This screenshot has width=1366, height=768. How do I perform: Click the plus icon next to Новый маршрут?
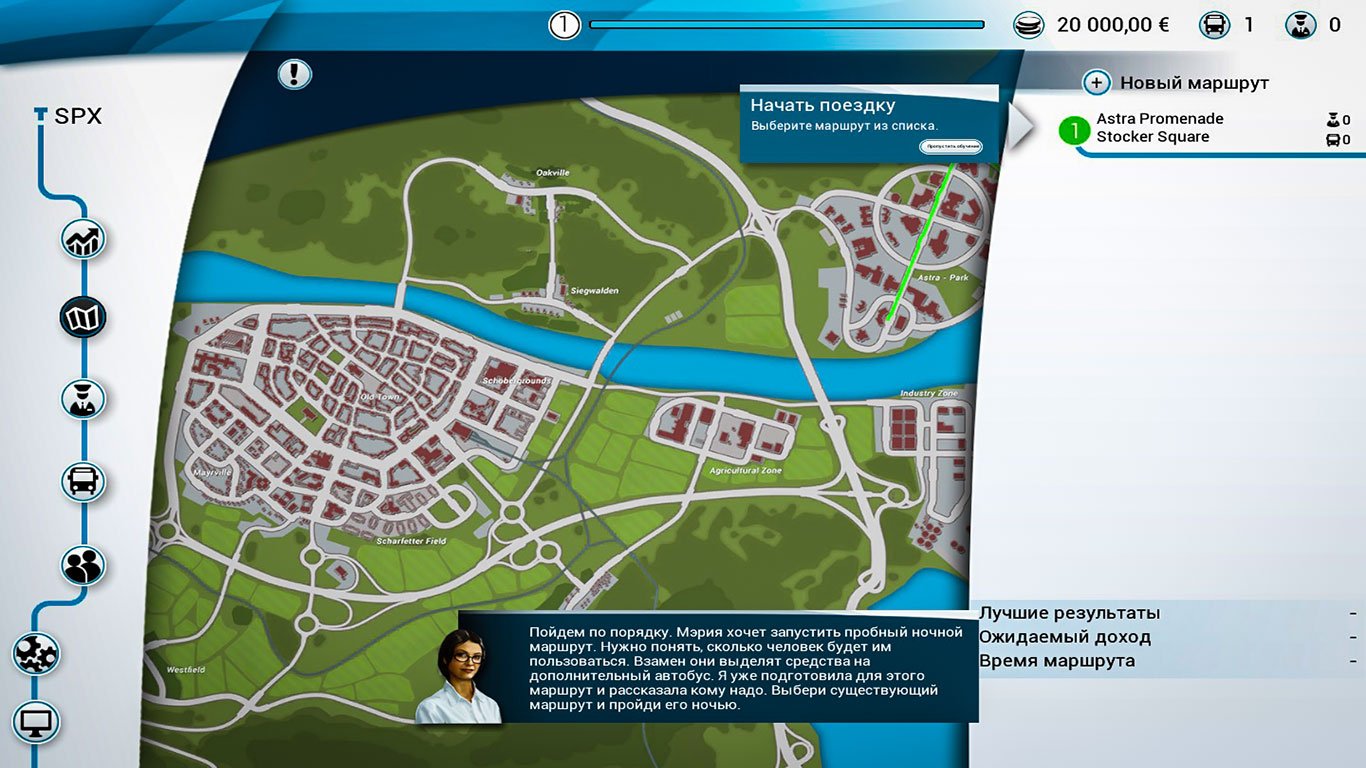[1097, 82]
